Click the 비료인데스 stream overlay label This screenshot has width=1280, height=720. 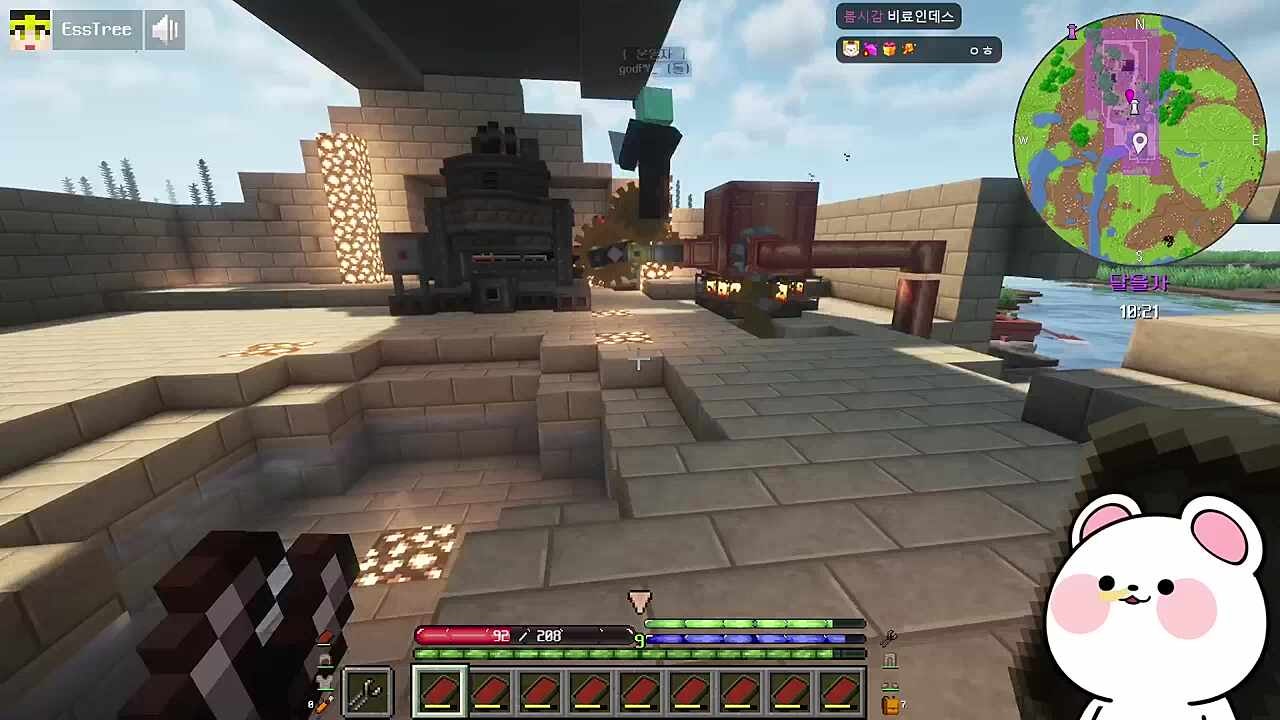898,16
